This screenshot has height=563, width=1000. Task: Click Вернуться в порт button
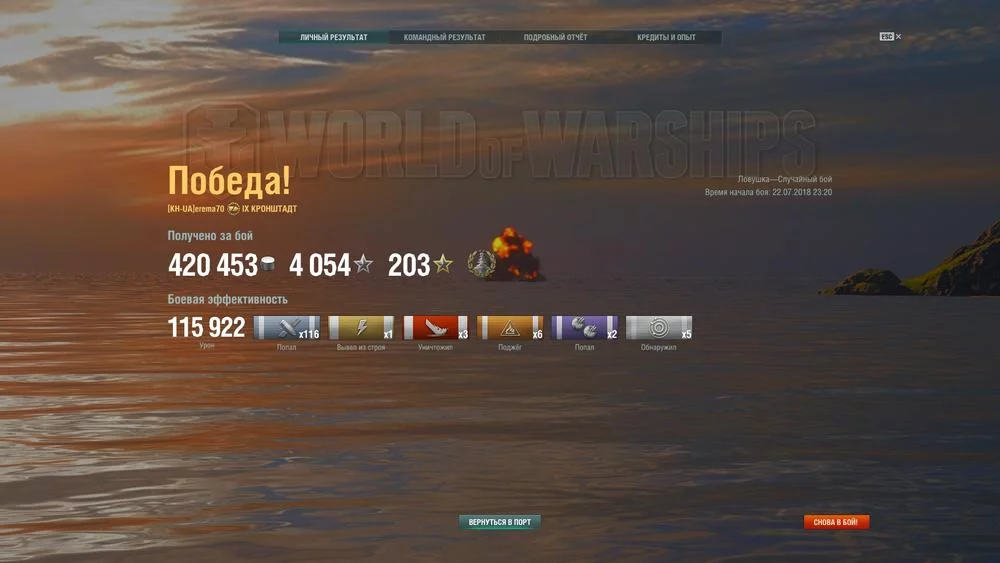click(x=500, y=522)
